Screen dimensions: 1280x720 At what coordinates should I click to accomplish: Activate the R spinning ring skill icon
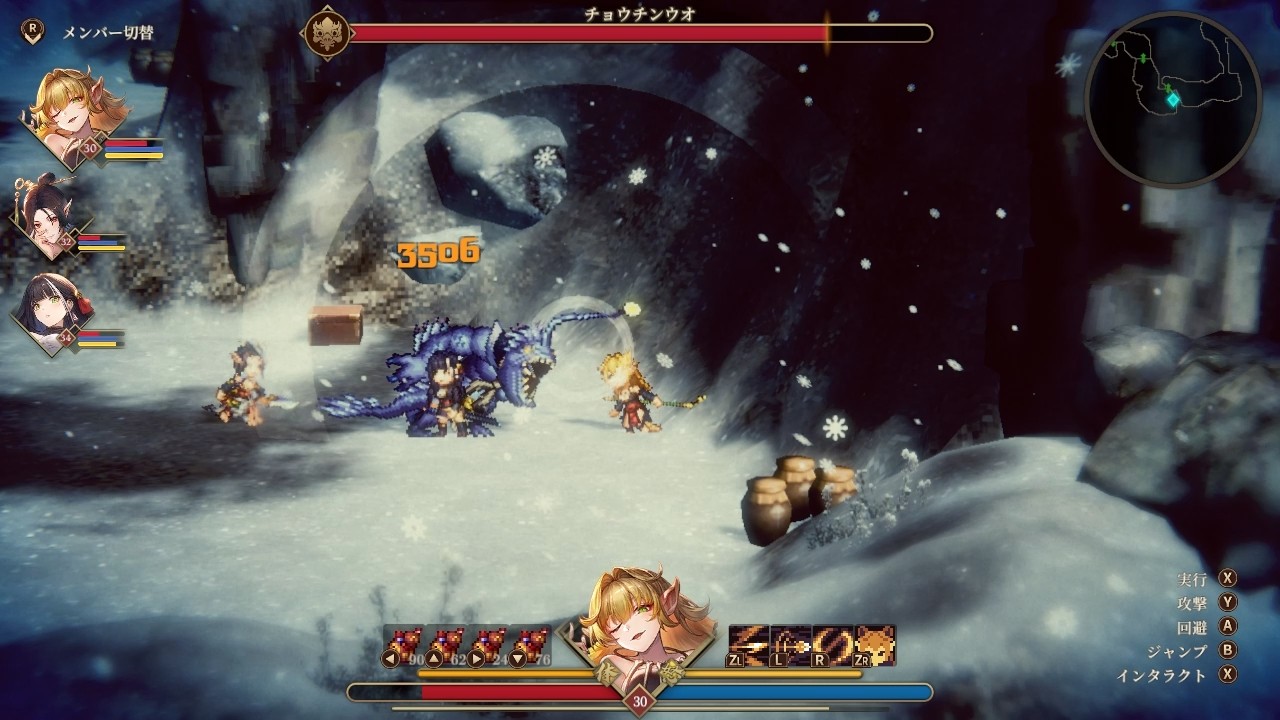pos(832,645)
